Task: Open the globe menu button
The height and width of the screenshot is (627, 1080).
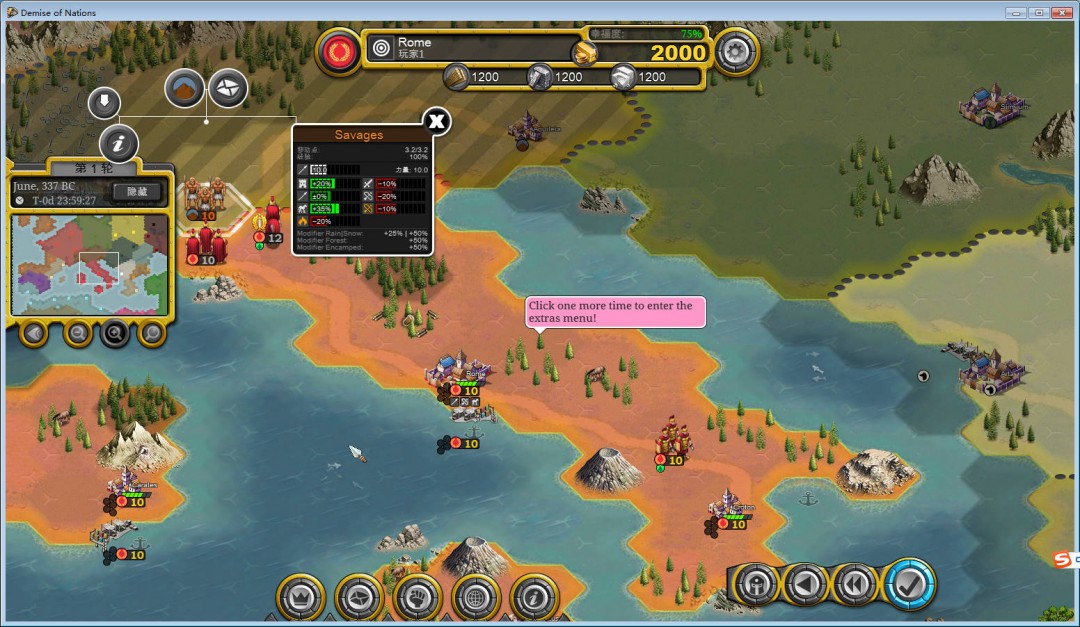Action: pyautogui.click(x=477, y=597)
